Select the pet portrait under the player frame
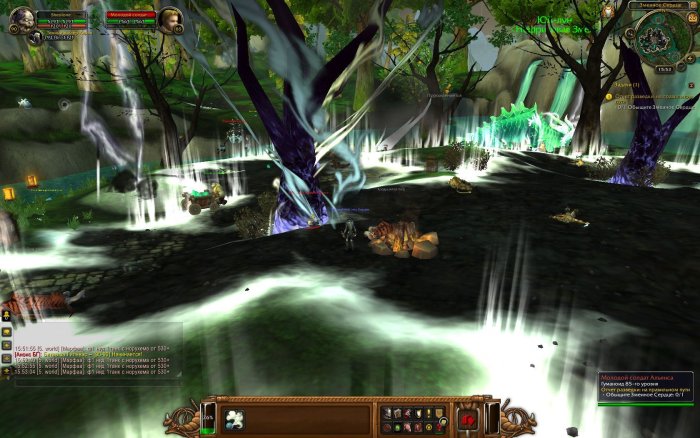 tap(34, 37)
